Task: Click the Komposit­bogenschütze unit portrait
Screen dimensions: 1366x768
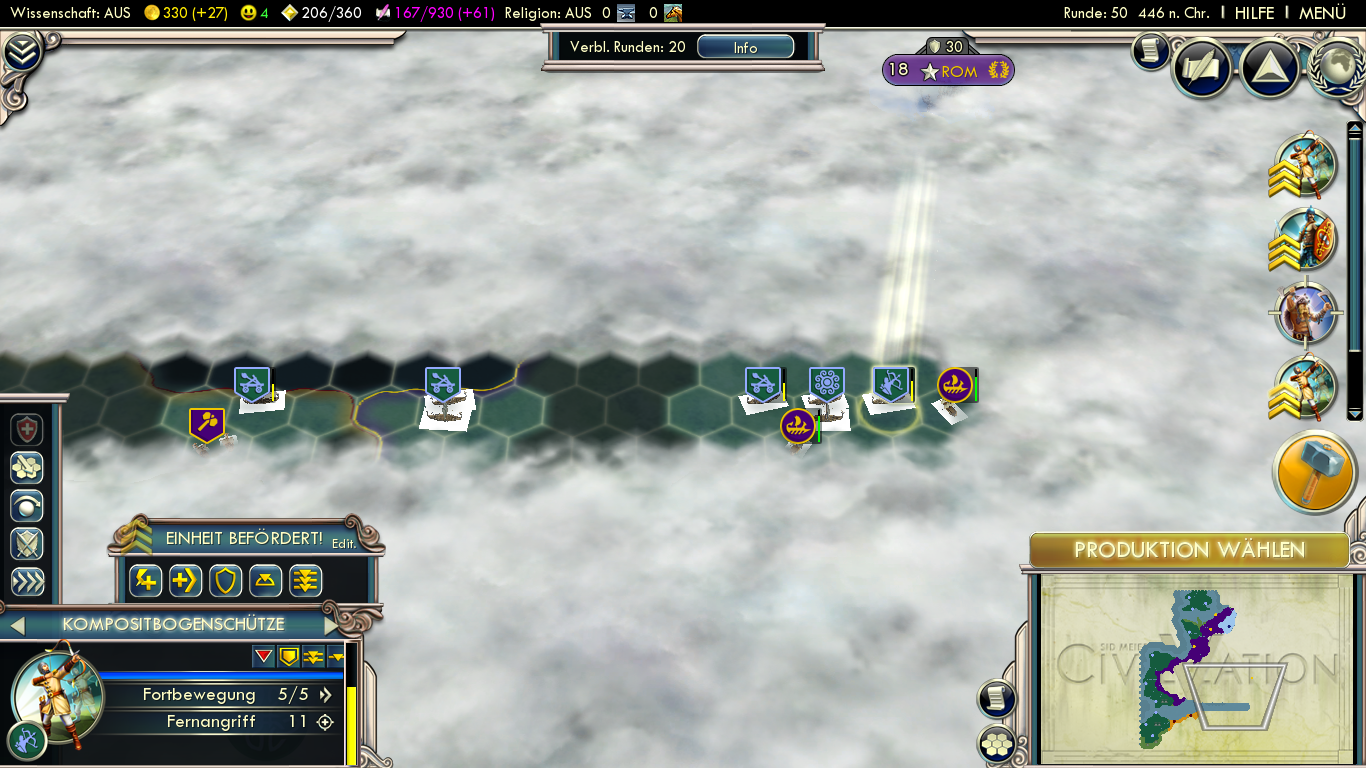Action: click(x=56, y=697)
